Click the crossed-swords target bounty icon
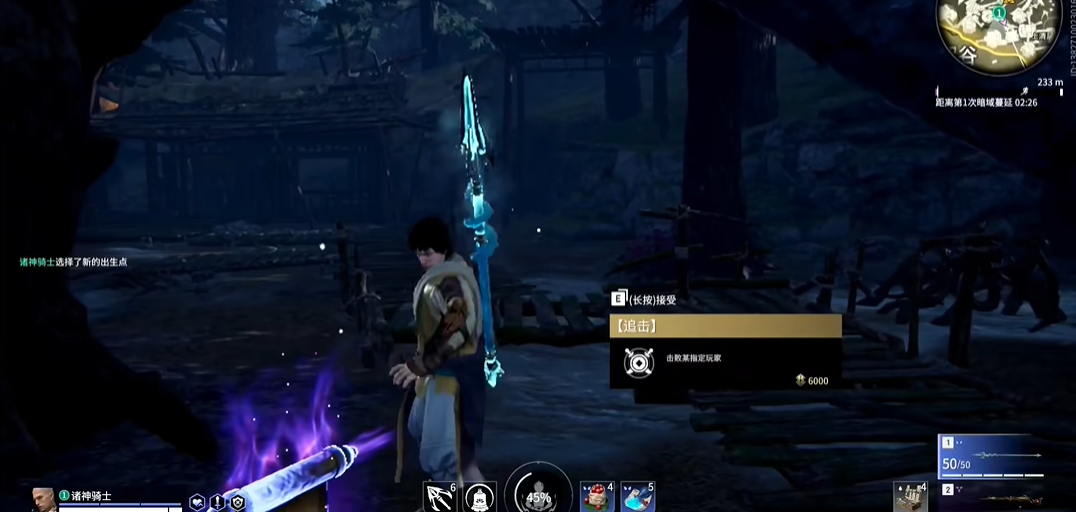This screenshot has width=1076, height=512. point(637,362)
